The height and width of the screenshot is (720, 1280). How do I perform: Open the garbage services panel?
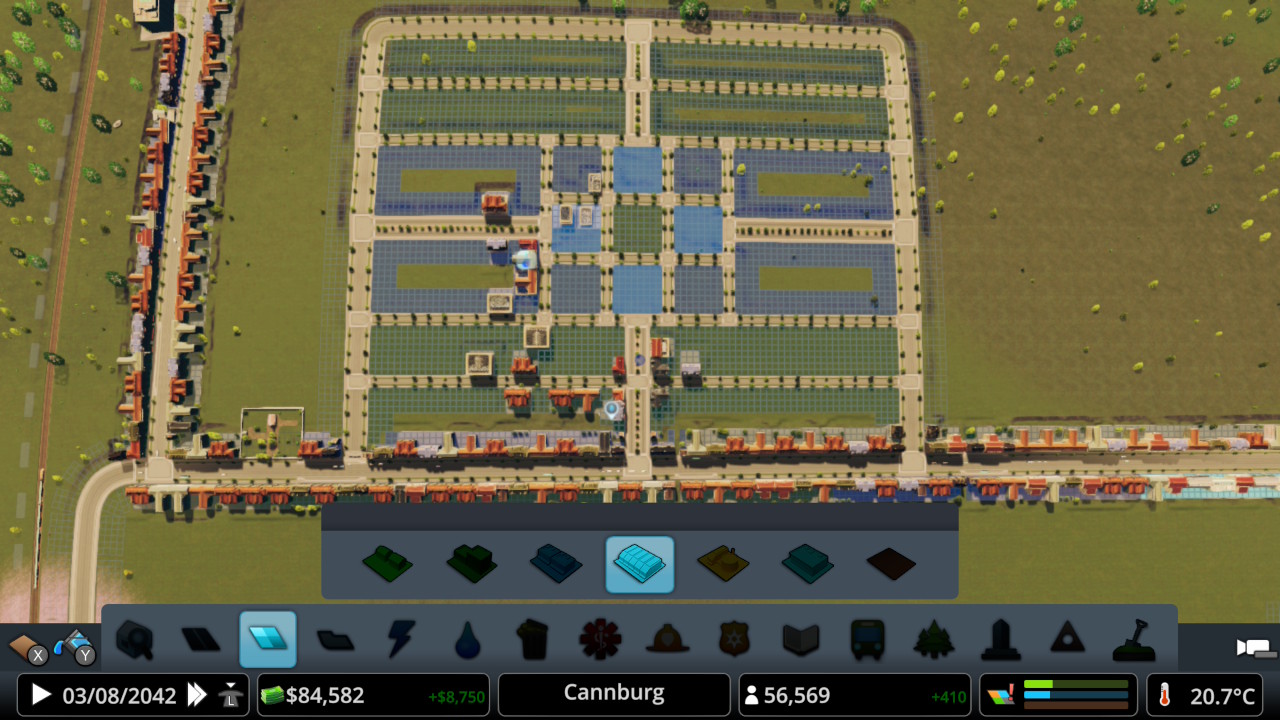click(534, 641)
